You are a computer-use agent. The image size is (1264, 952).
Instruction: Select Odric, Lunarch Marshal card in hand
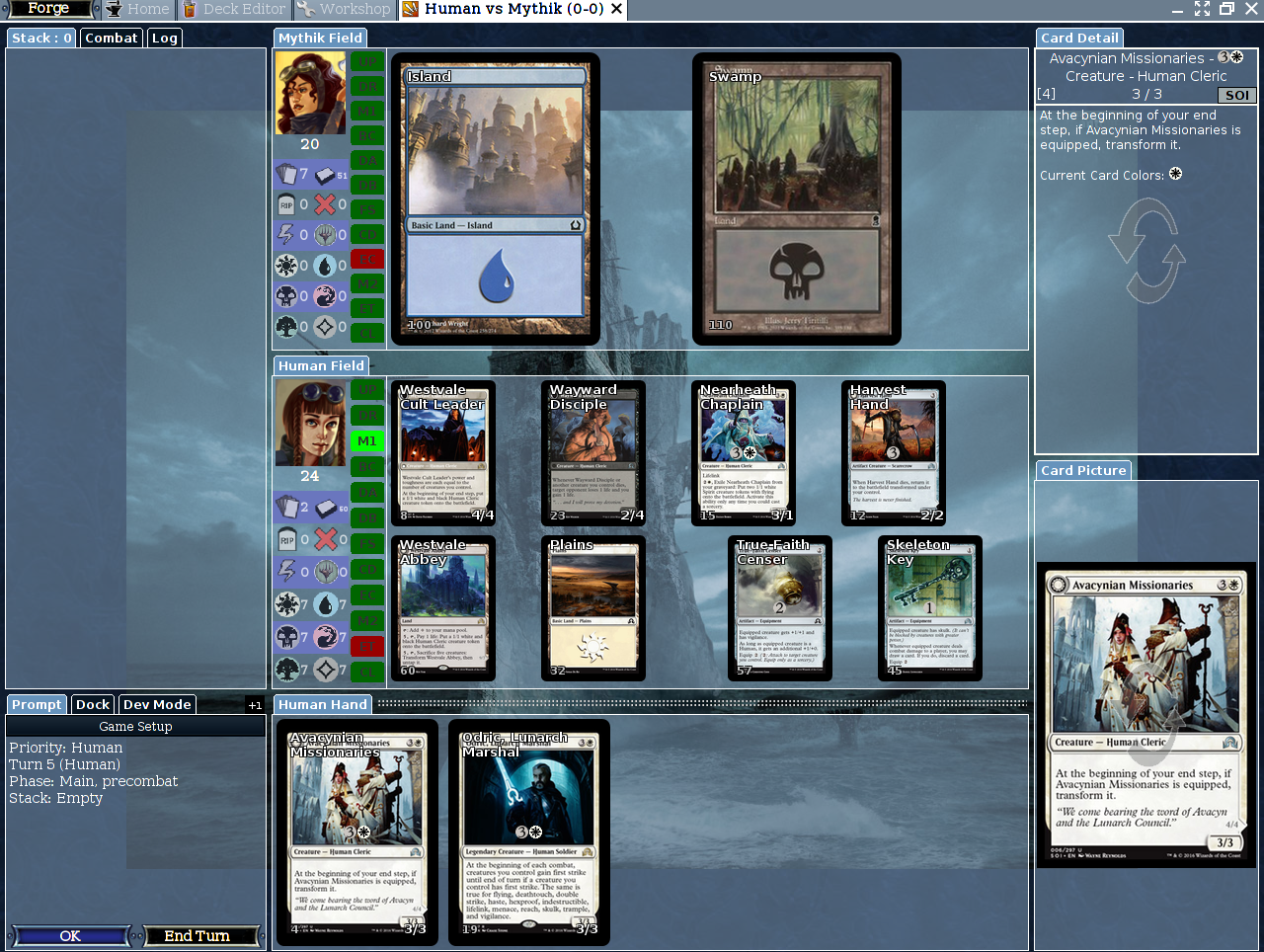click(x=528, y=832)
